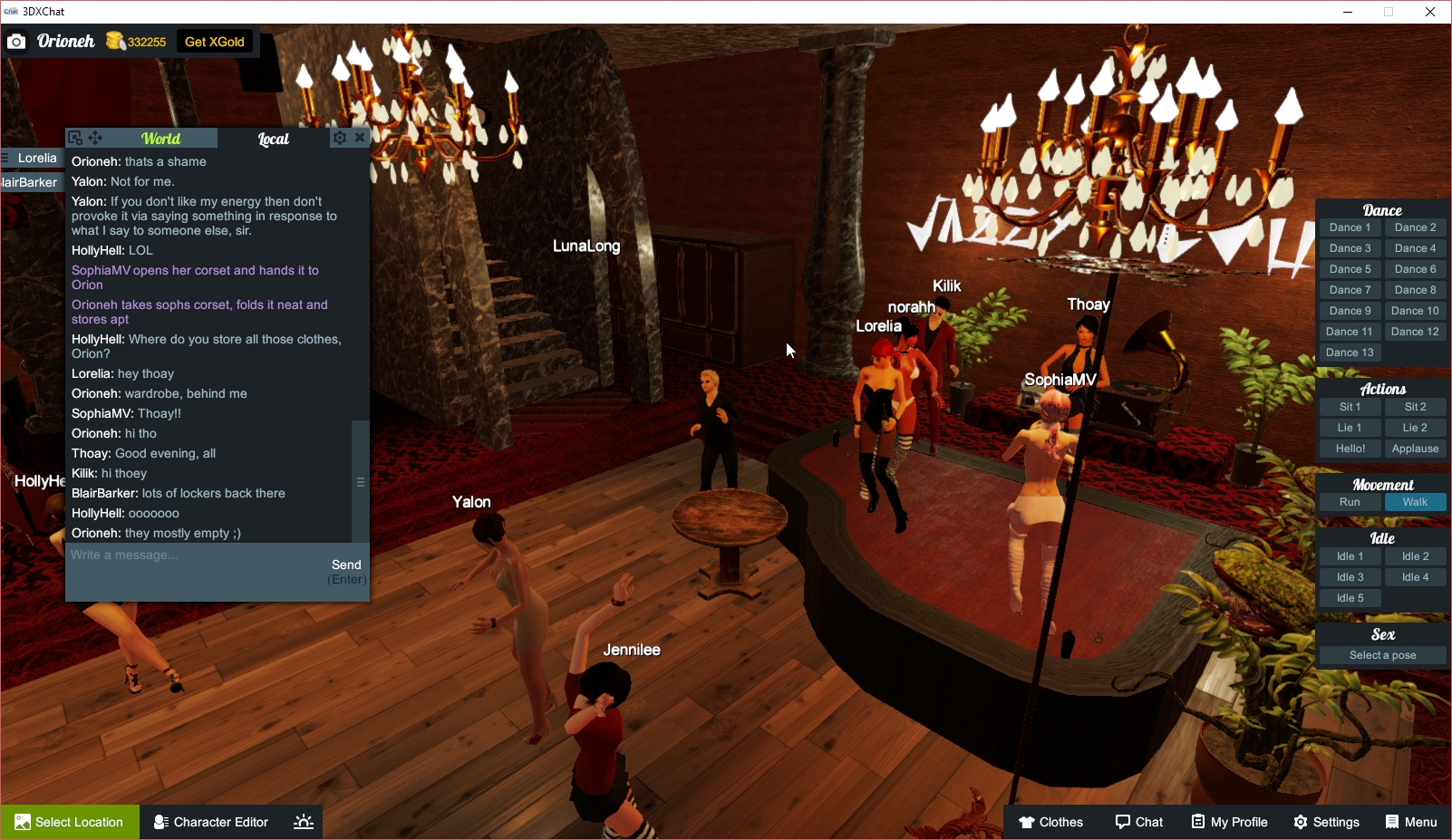Switch to the Local chat tab
1452x840 pixels.
(x=274, y=138)
